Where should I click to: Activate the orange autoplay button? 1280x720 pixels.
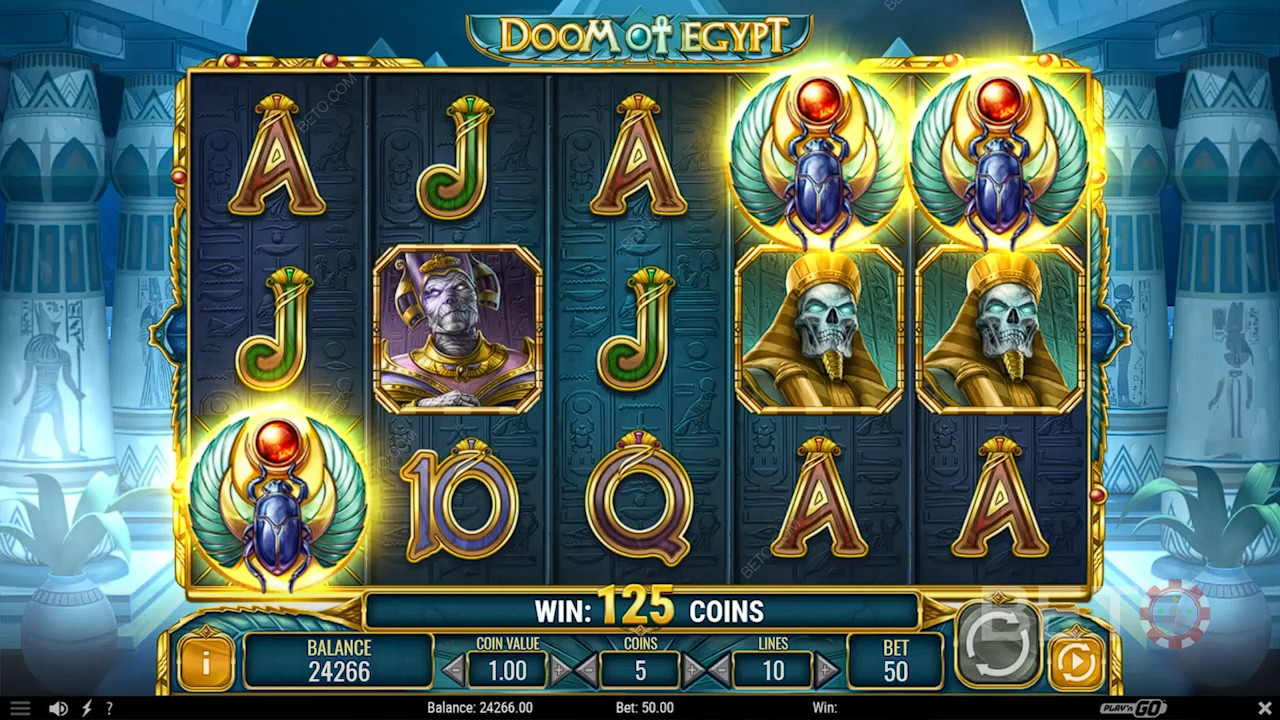1076,661
